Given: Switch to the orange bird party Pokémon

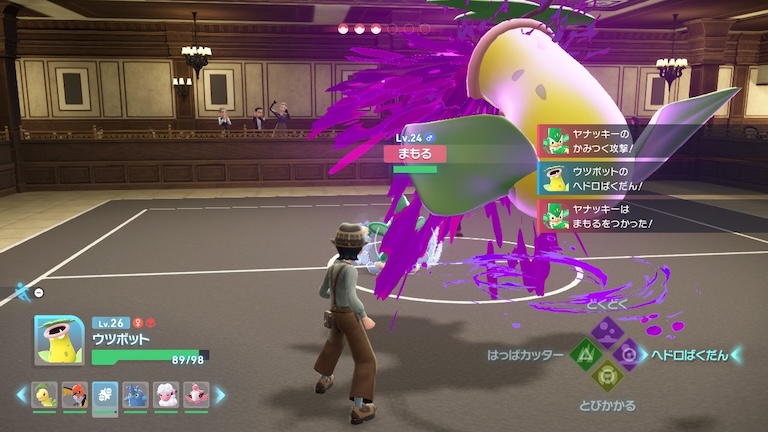Looking at the screenshot, I should (75, 395).
